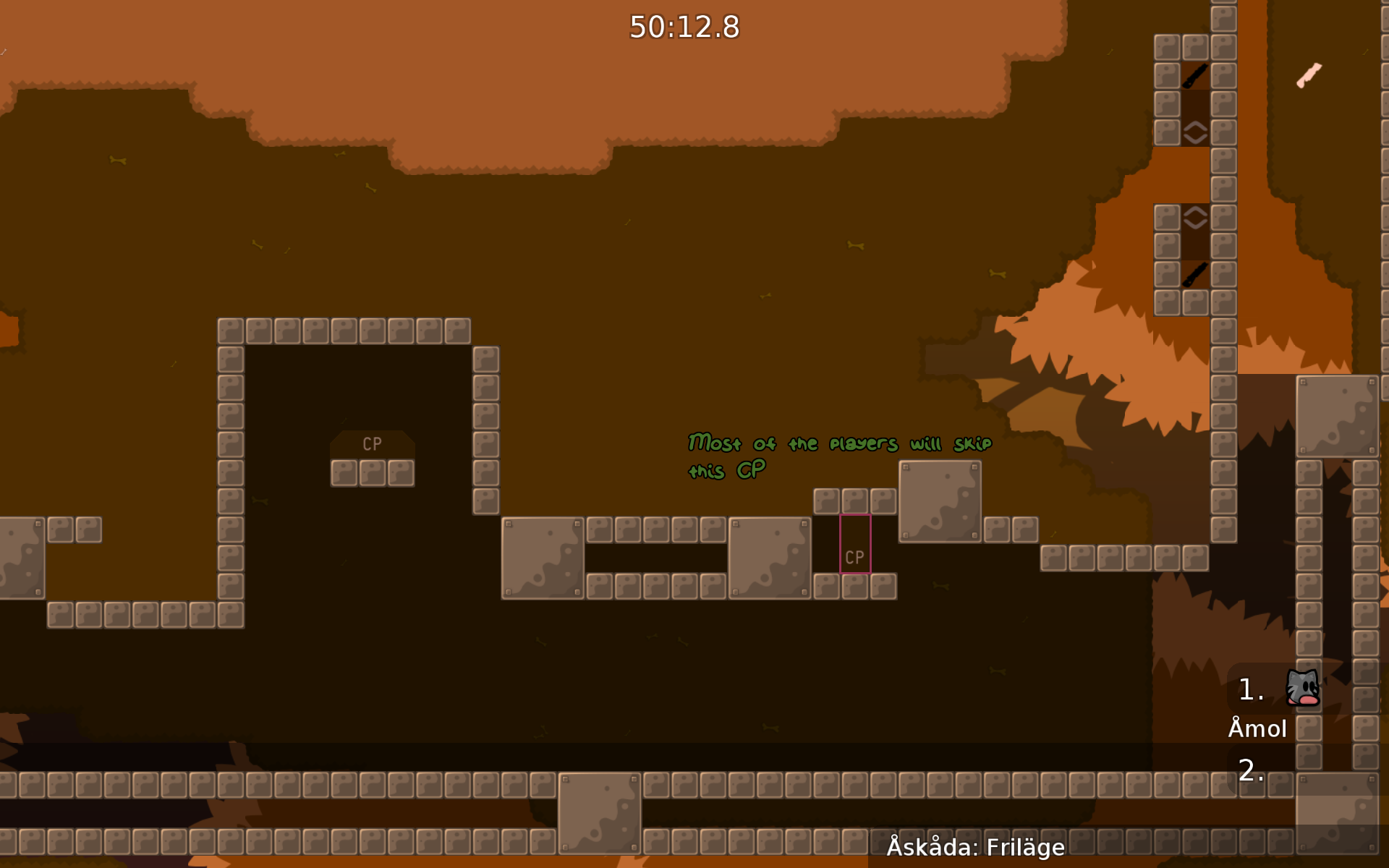Toggle the race timer display at the top

click(684, 28)
